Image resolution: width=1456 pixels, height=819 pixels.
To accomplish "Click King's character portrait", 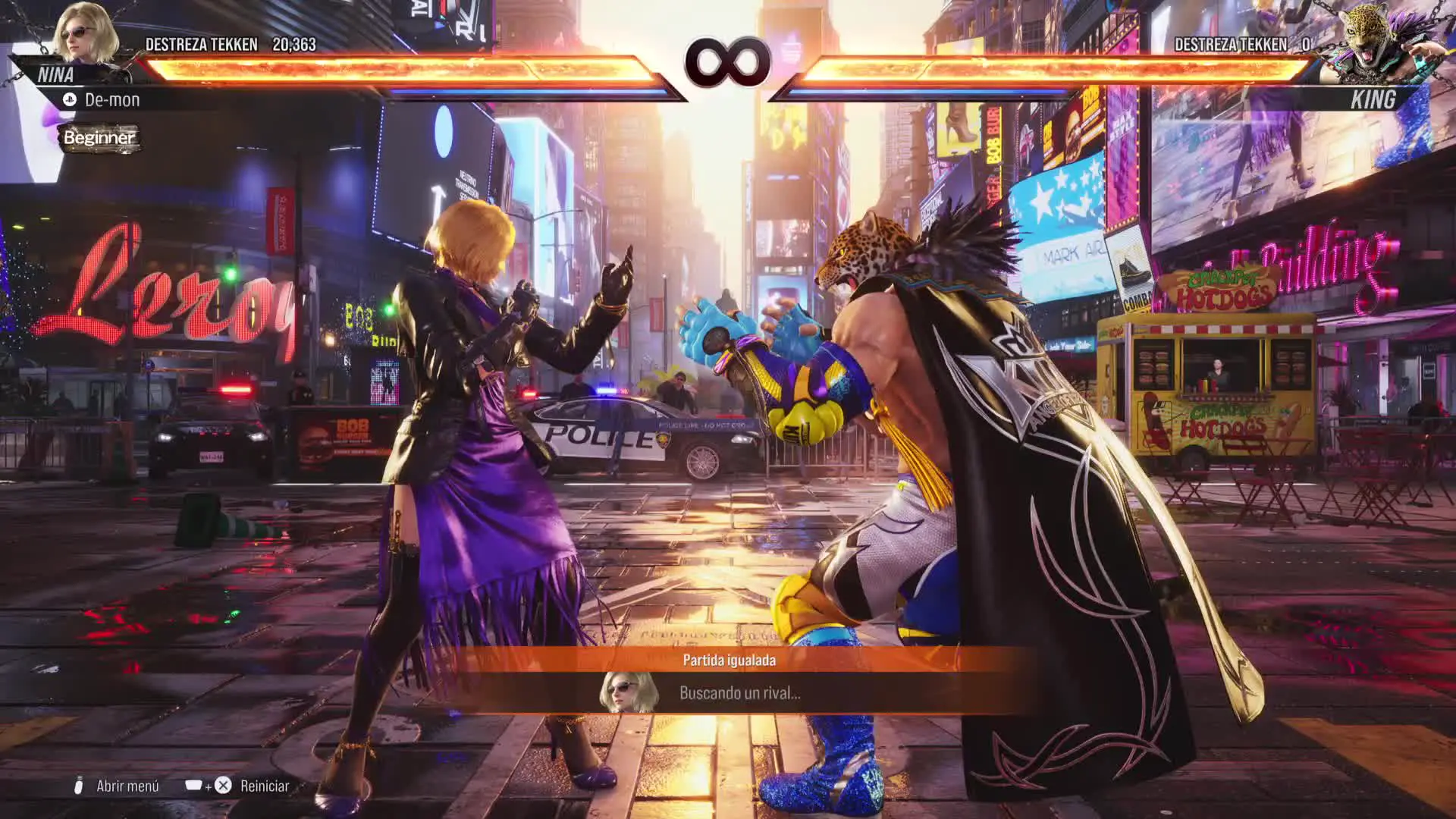I will tap(1371, 42).
